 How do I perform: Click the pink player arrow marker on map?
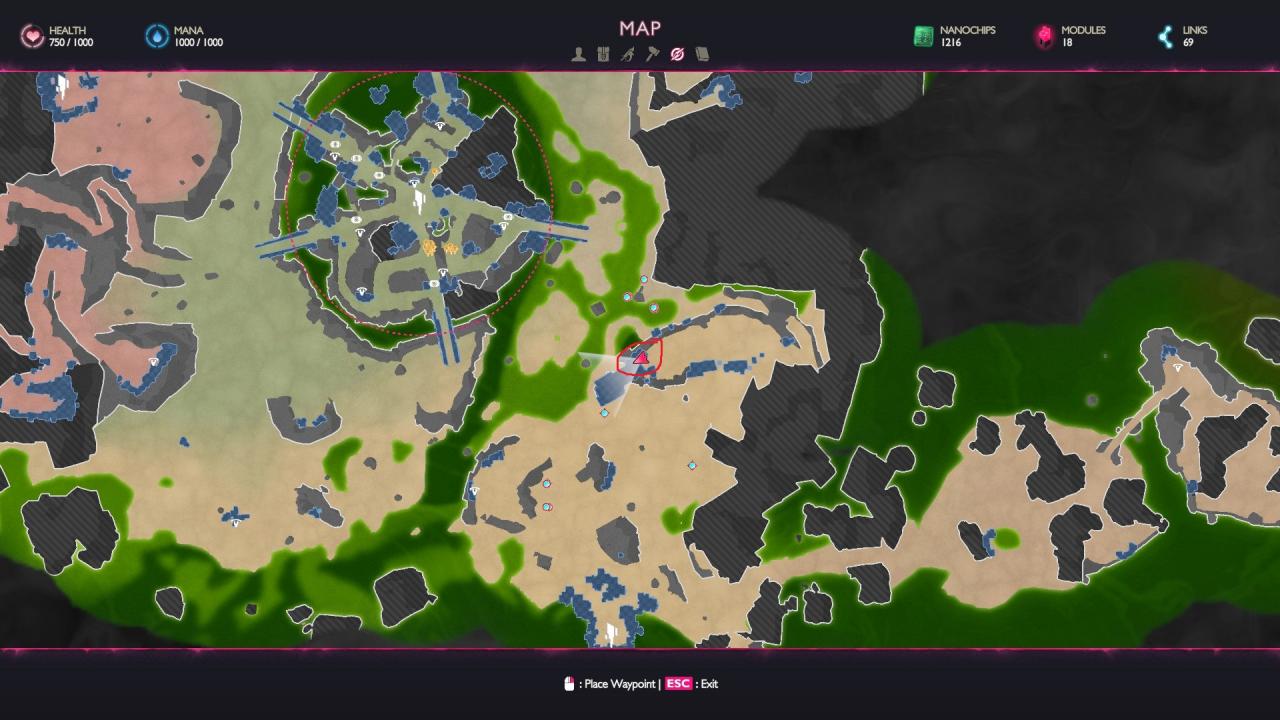[x=642, y=357]
